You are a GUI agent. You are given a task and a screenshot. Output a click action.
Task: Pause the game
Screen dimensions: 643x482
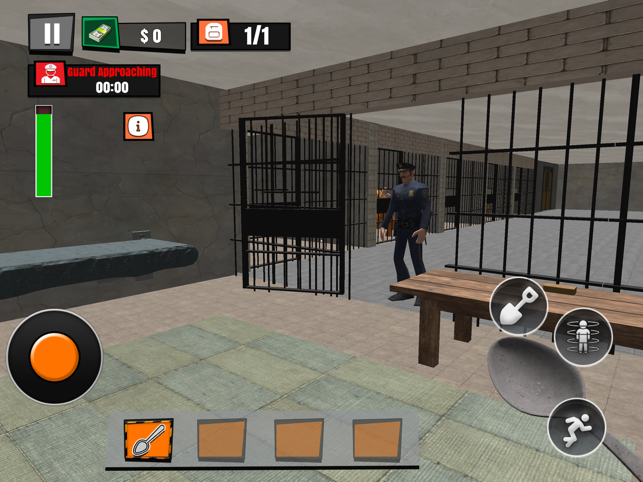[x=51, y=34]
